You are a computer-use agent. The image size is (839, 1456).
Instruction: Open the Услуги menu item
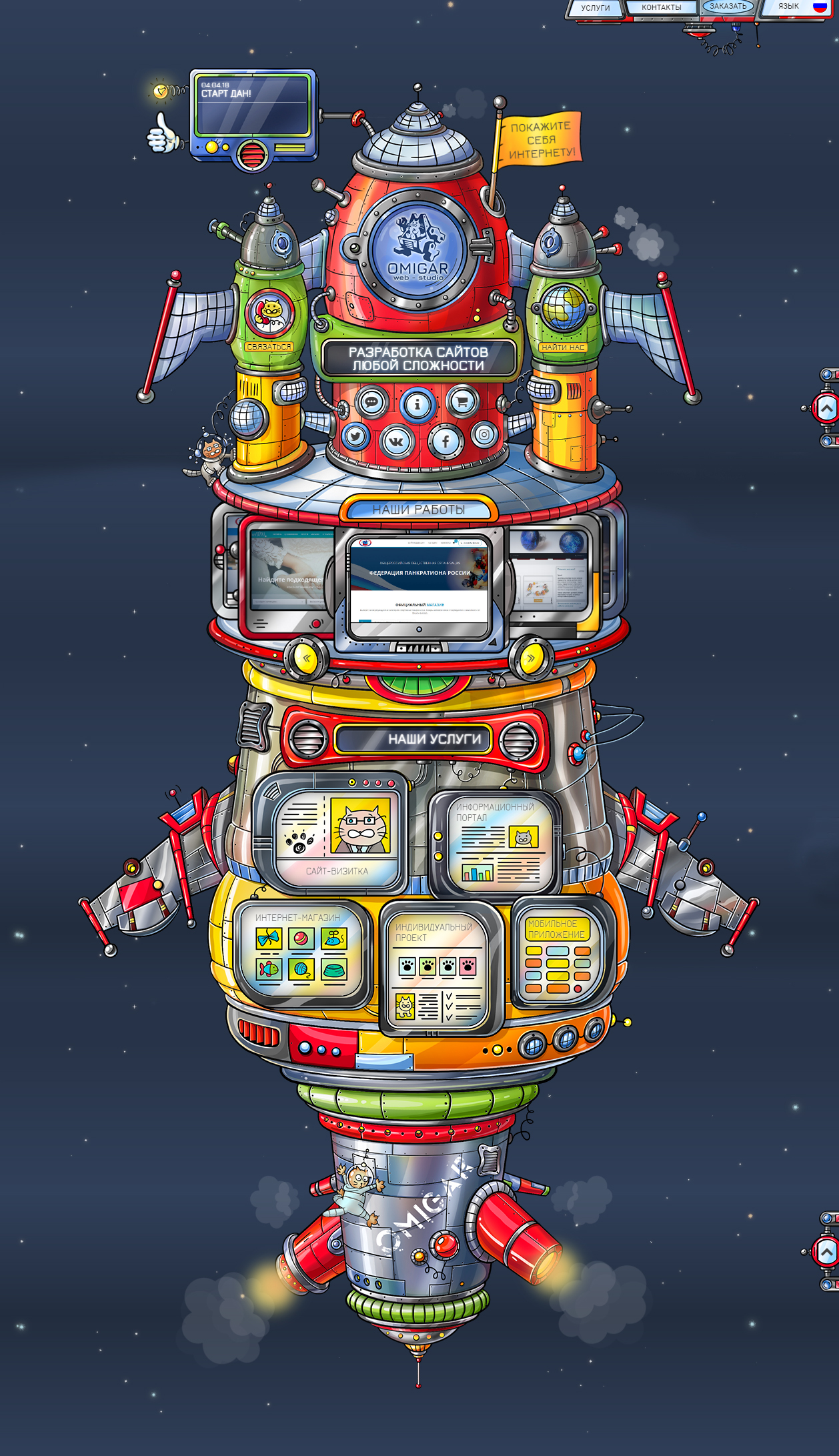tap(595, 8)
